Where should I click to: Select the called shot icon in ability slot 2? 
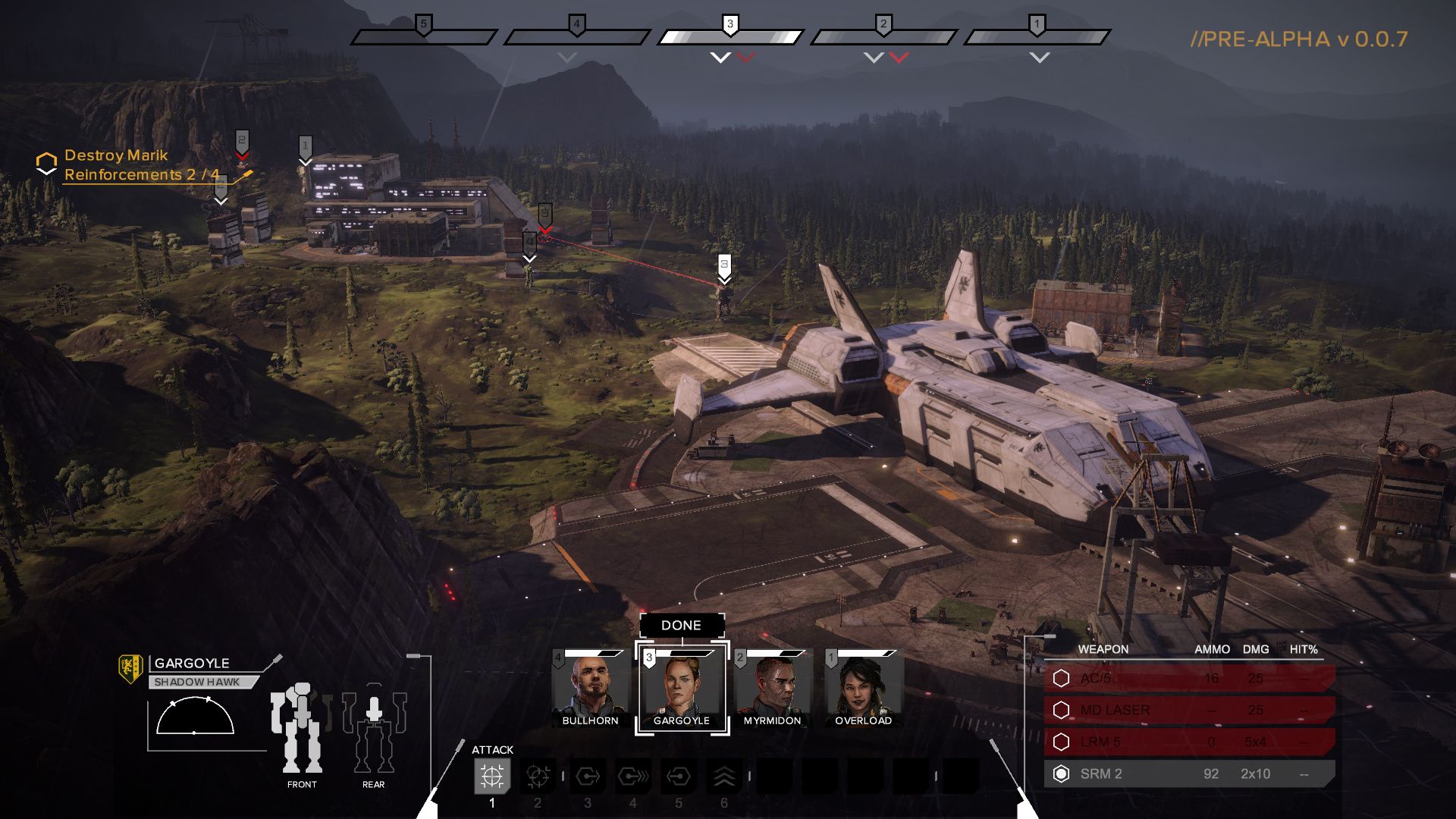tap(538, 777)
